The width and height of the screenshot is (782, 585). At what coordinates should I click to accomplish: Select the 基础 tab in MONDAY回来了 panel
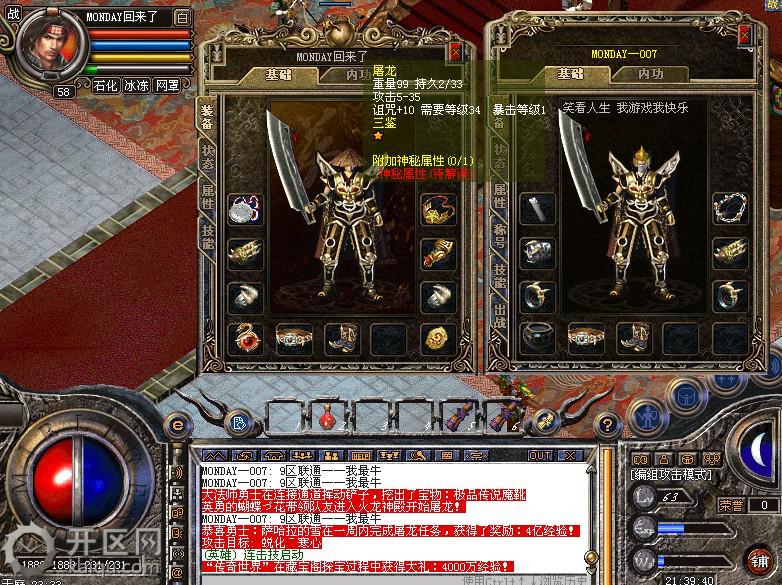279,74
